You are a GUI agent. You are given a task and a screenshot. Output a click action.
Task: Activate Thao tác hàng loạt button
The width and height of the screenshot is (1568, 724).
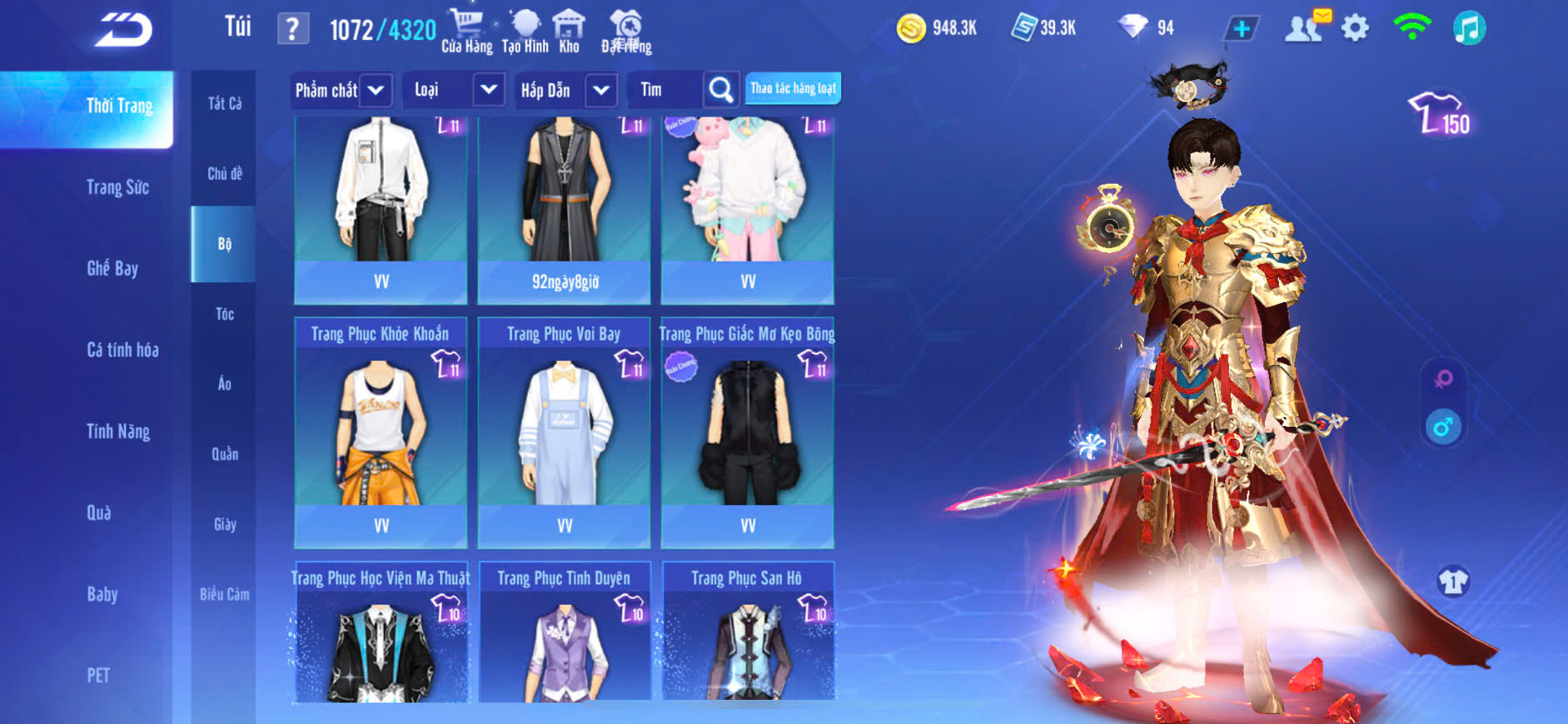[x=793, y=88]
